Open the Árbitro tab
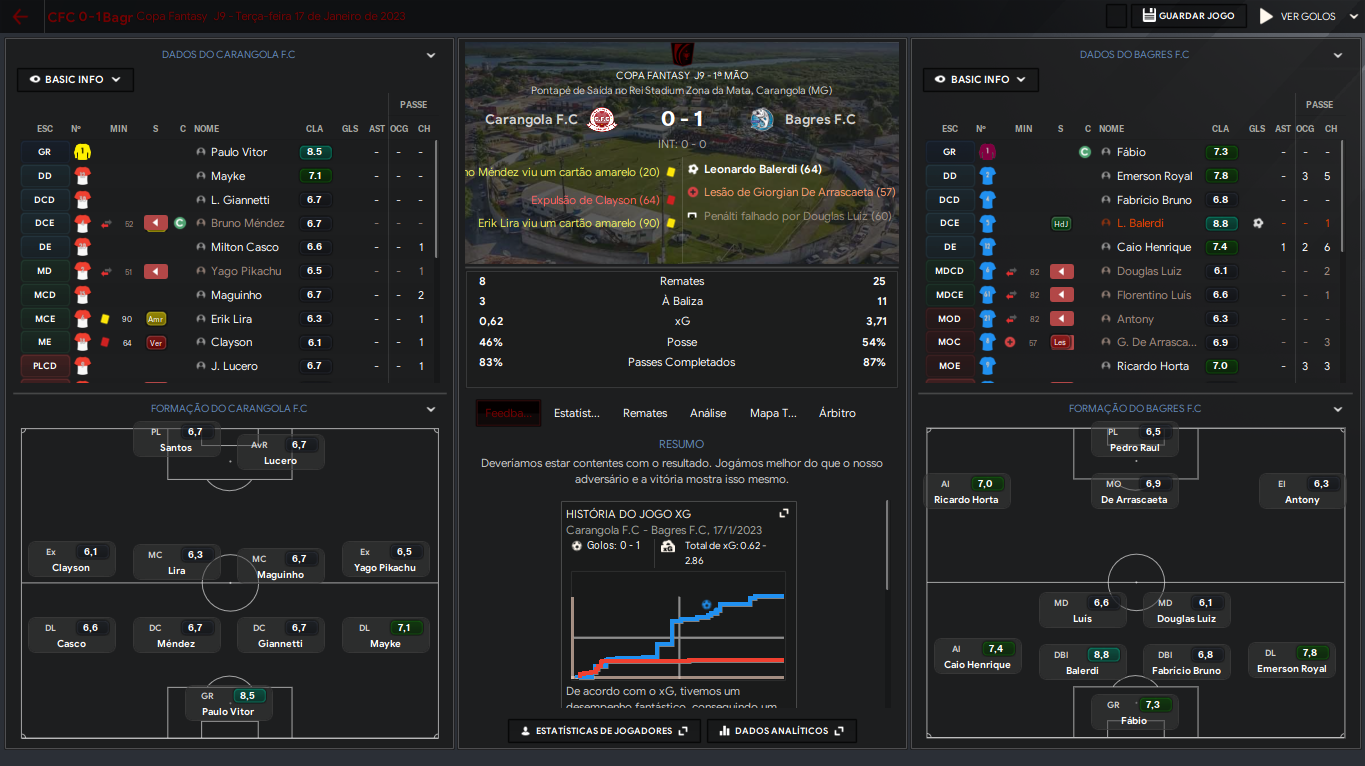Screen dimensions: 1365x766 coord(837,413)
